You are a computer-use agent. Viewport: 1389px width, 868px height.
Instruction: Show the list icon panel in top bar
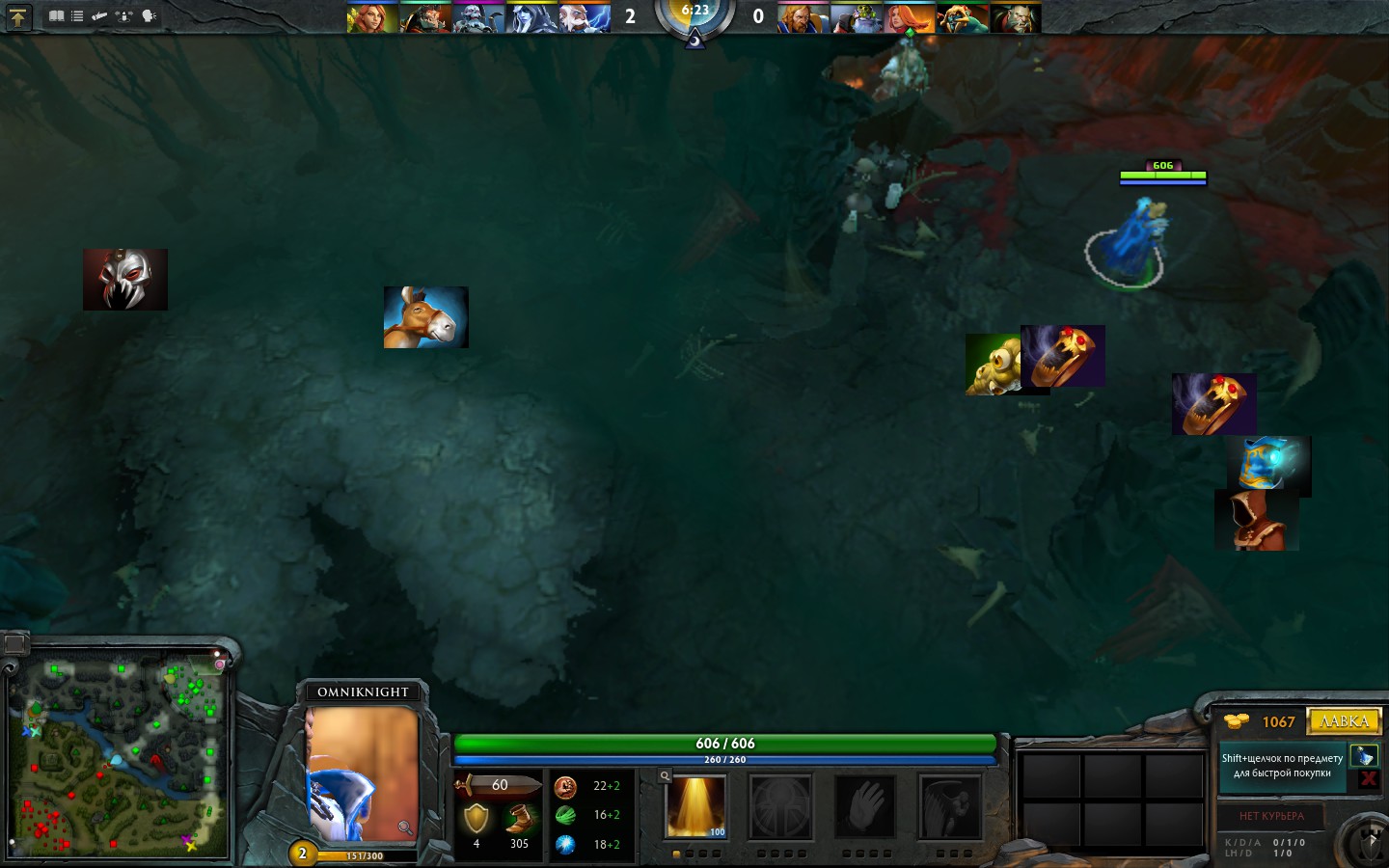pyautogui.click(x=77, y=16)
